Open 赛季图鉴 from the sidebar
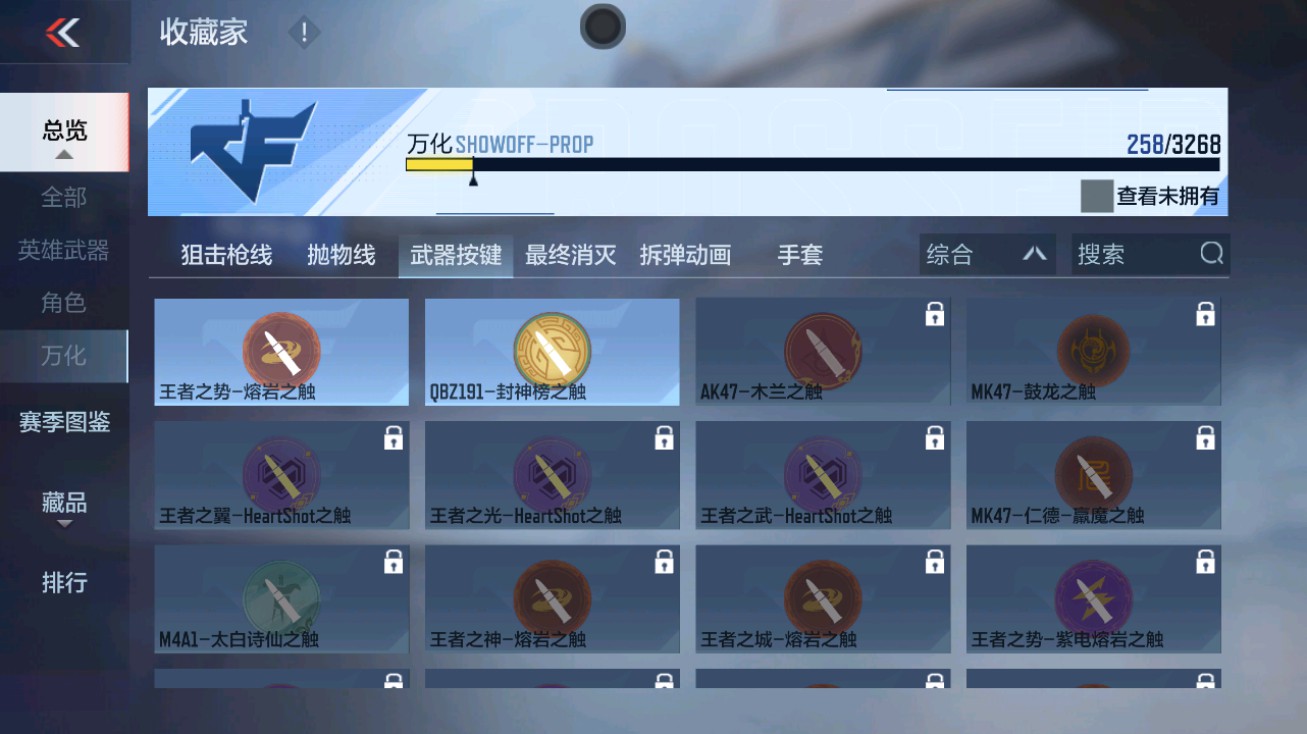Screen dimensions: 1307x734 click(64, 424)
